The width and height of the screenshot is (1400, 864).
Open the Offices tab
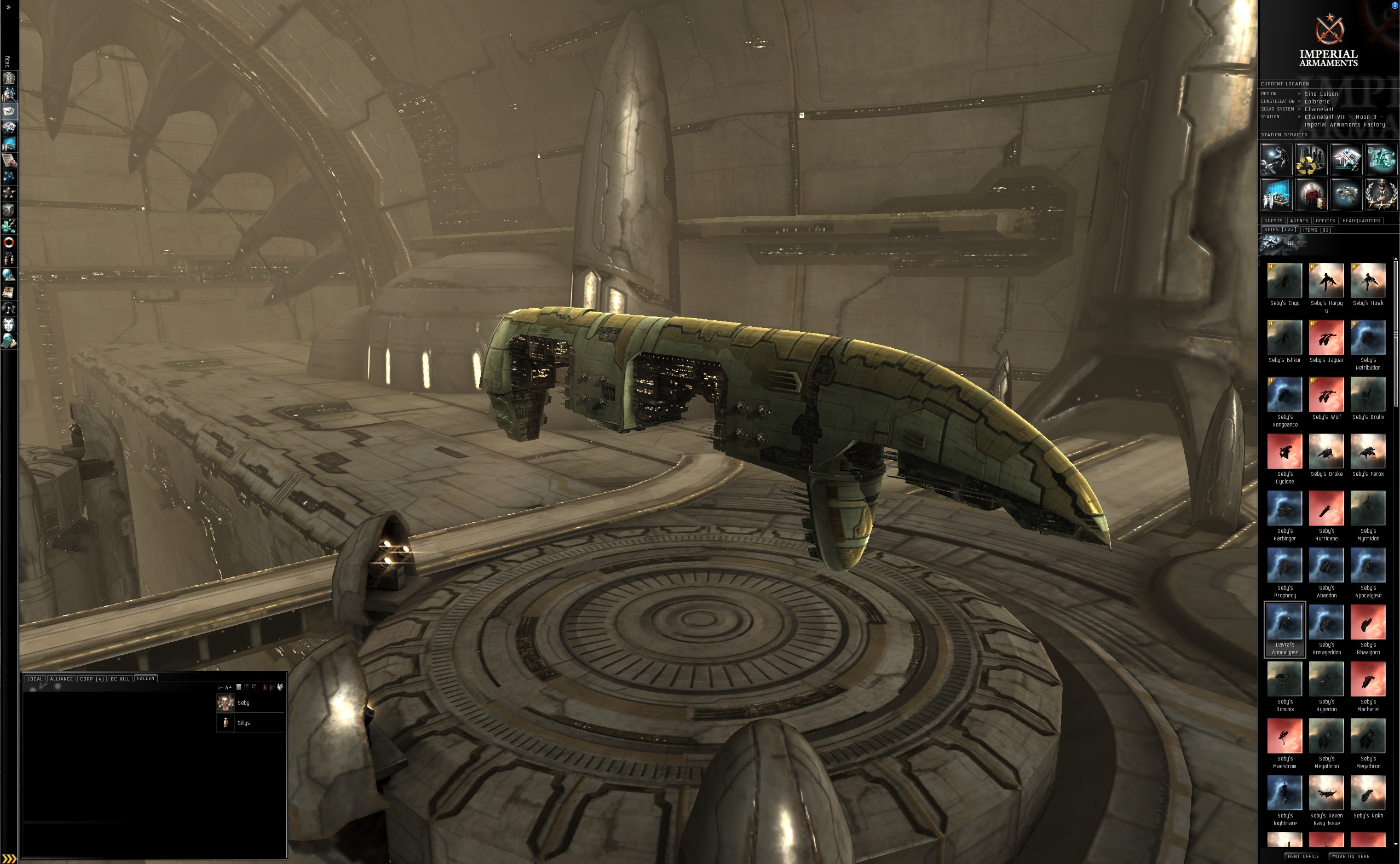click(1325, 221)
